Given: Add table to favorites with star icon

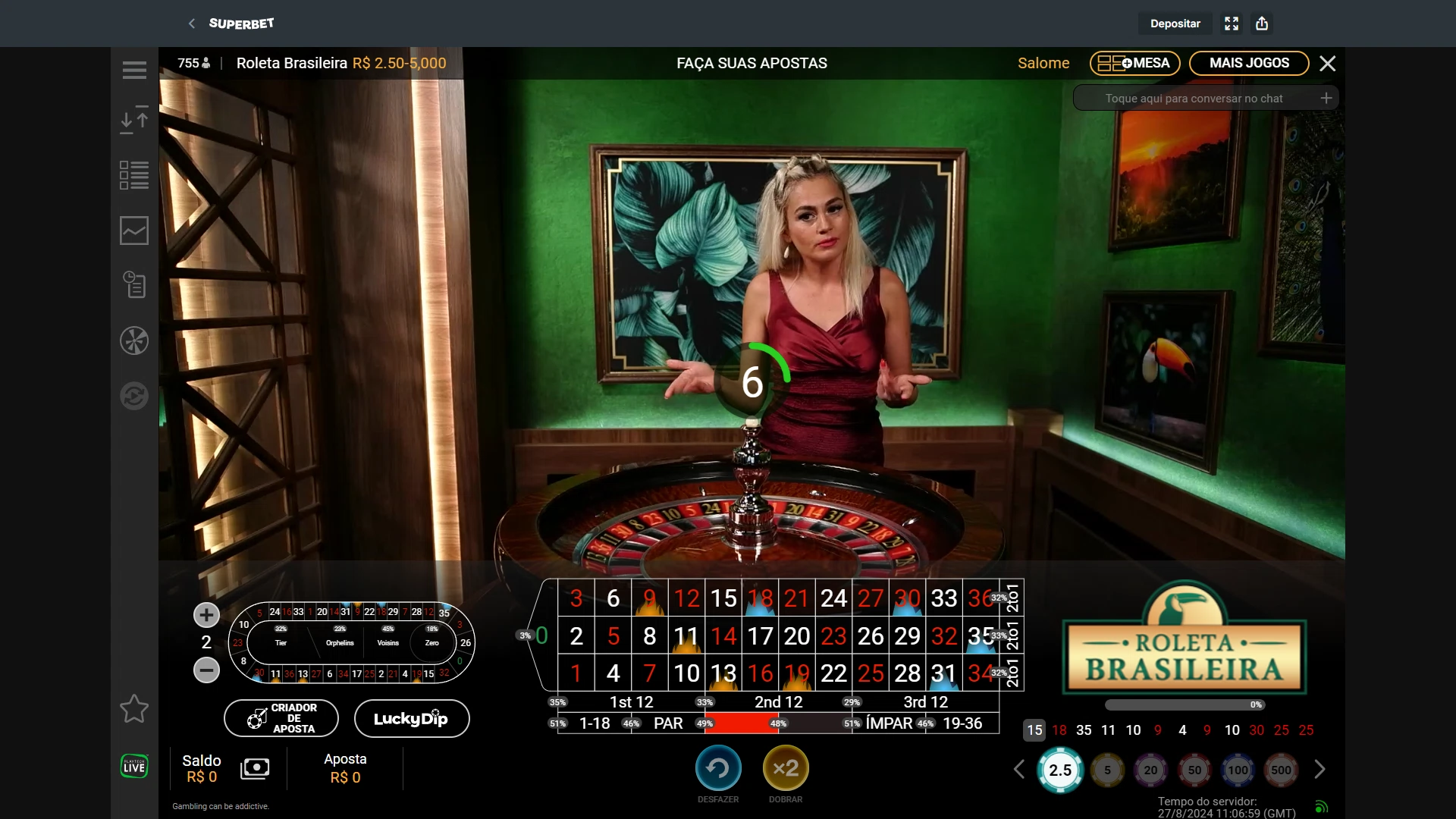Looking at the screenshot, I should [x=134, y=709].
